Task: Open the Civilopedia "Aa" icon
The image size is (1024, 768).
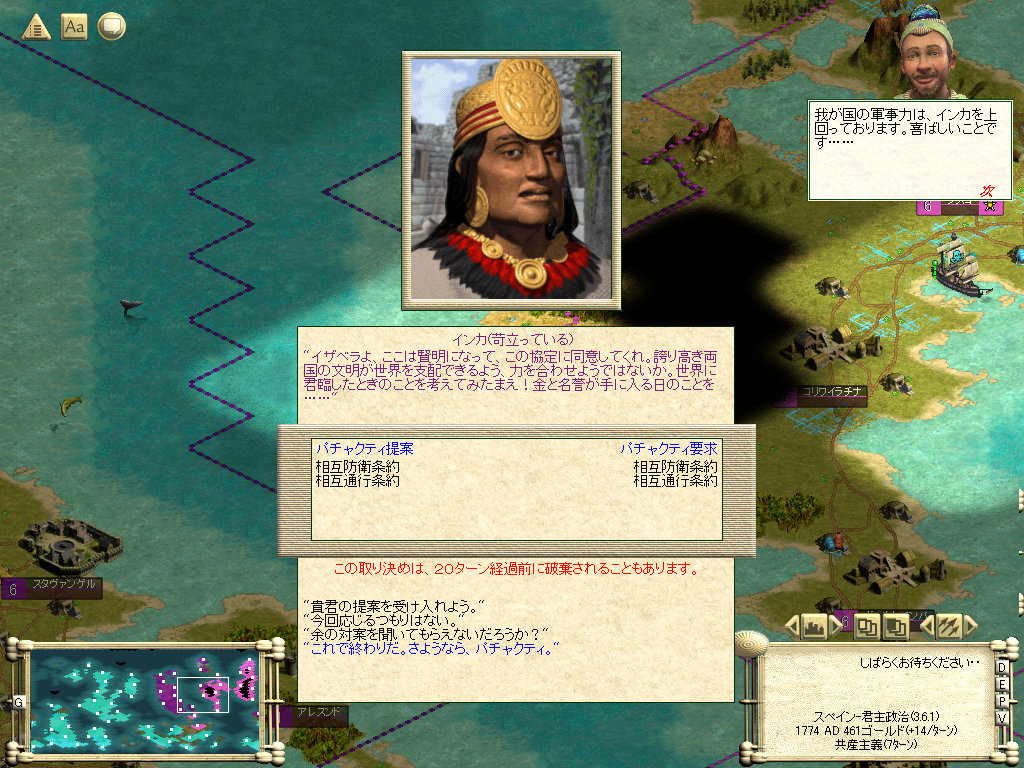Action: click(74, 26)
